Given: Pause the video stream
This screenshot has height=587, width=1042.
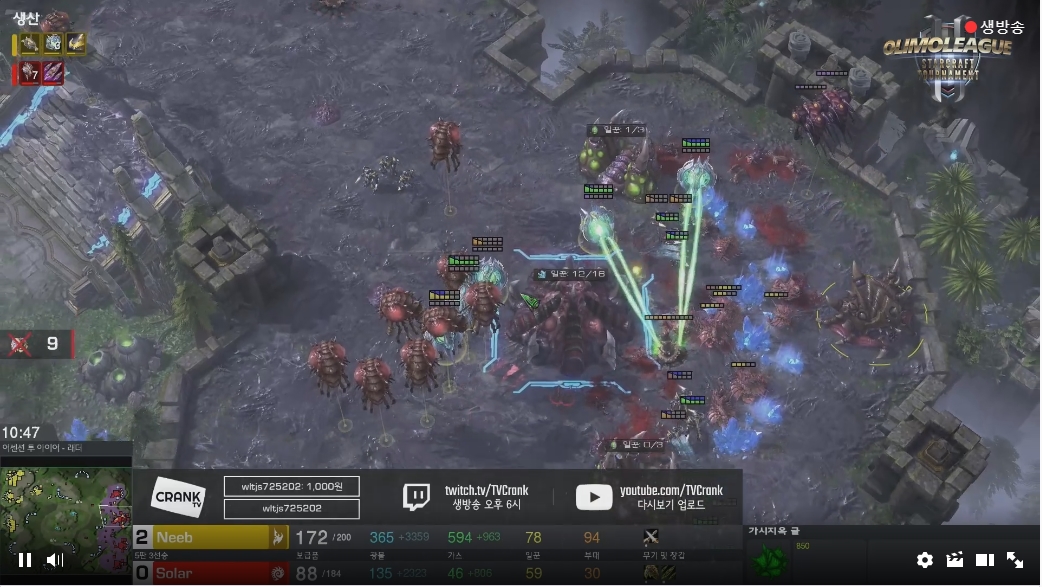Looking at the screenshot, I should pyautogui.click(x=25, y=560).
